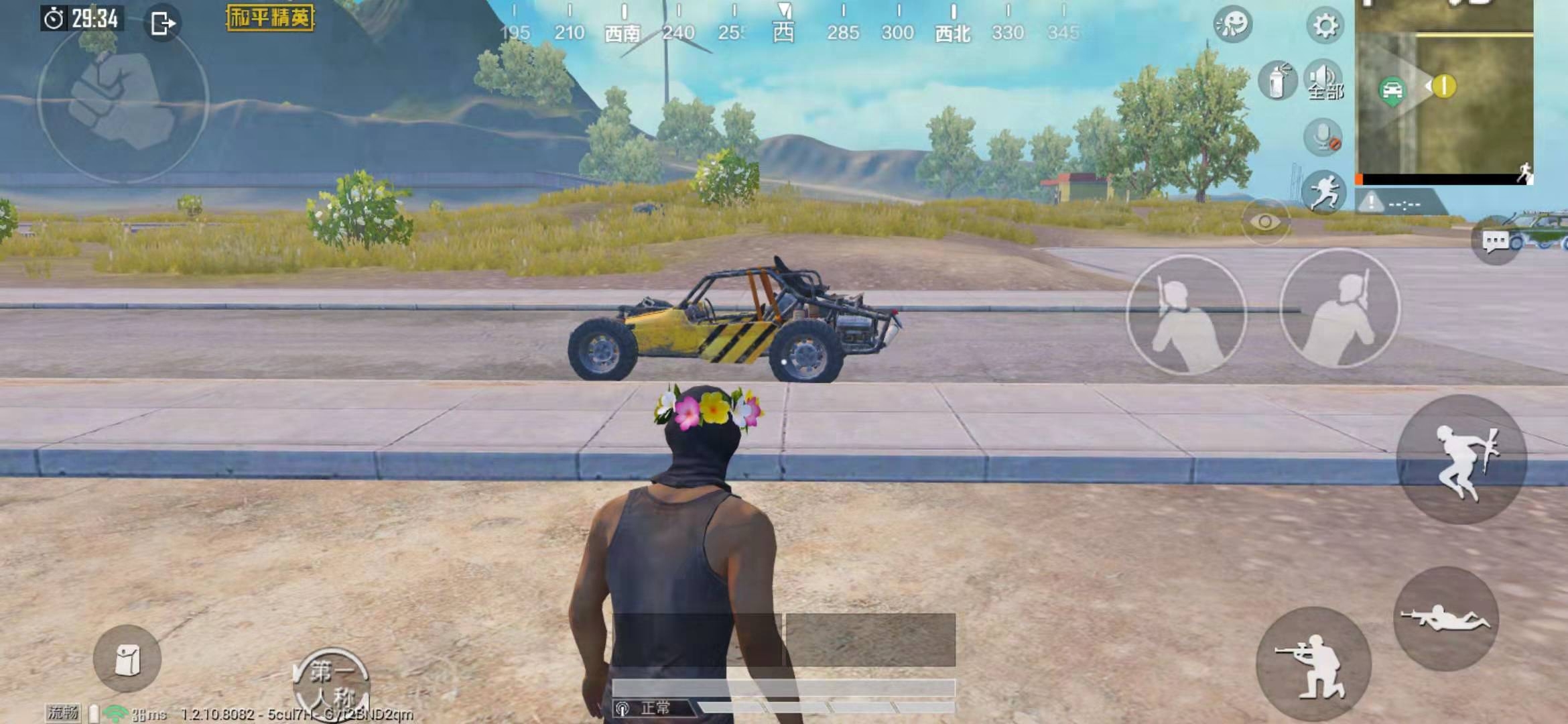Tap the crouch stance button

click(x=1313, y=664)
